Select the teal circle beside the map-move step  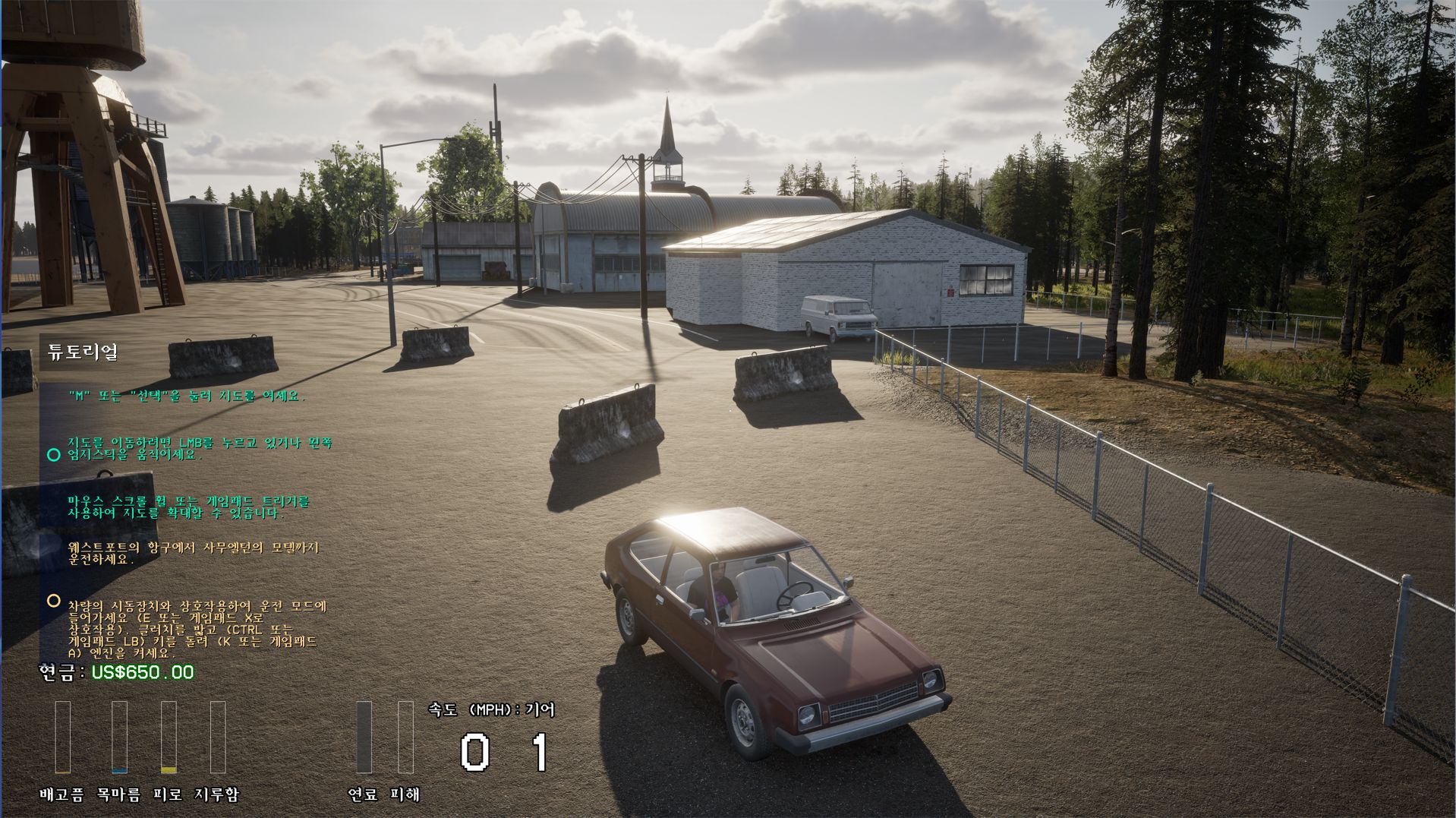(53, 455)
